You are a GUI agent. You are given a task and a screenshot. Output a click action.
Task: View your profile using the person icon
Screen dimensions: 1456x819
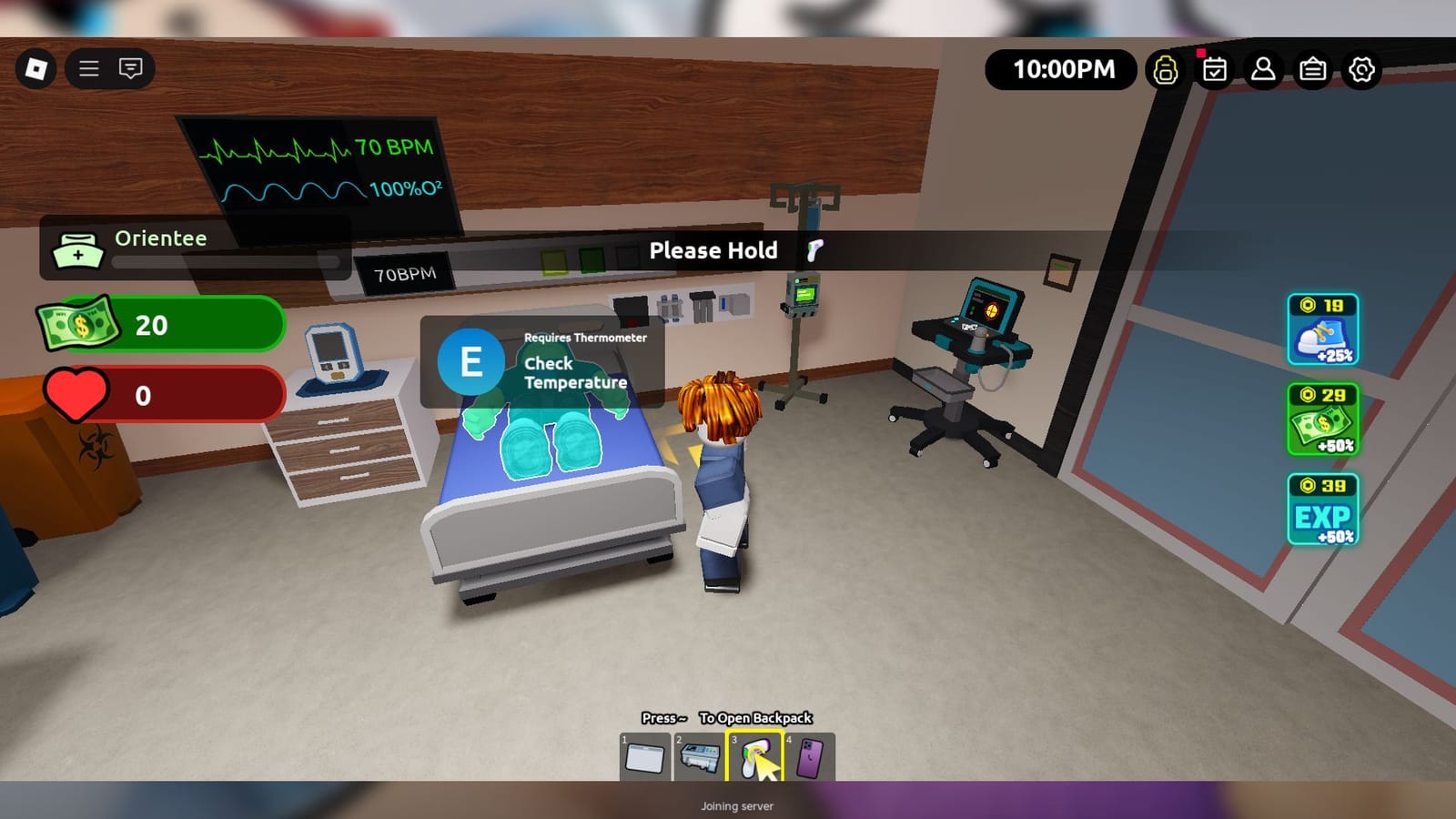tap(1263, 68)
